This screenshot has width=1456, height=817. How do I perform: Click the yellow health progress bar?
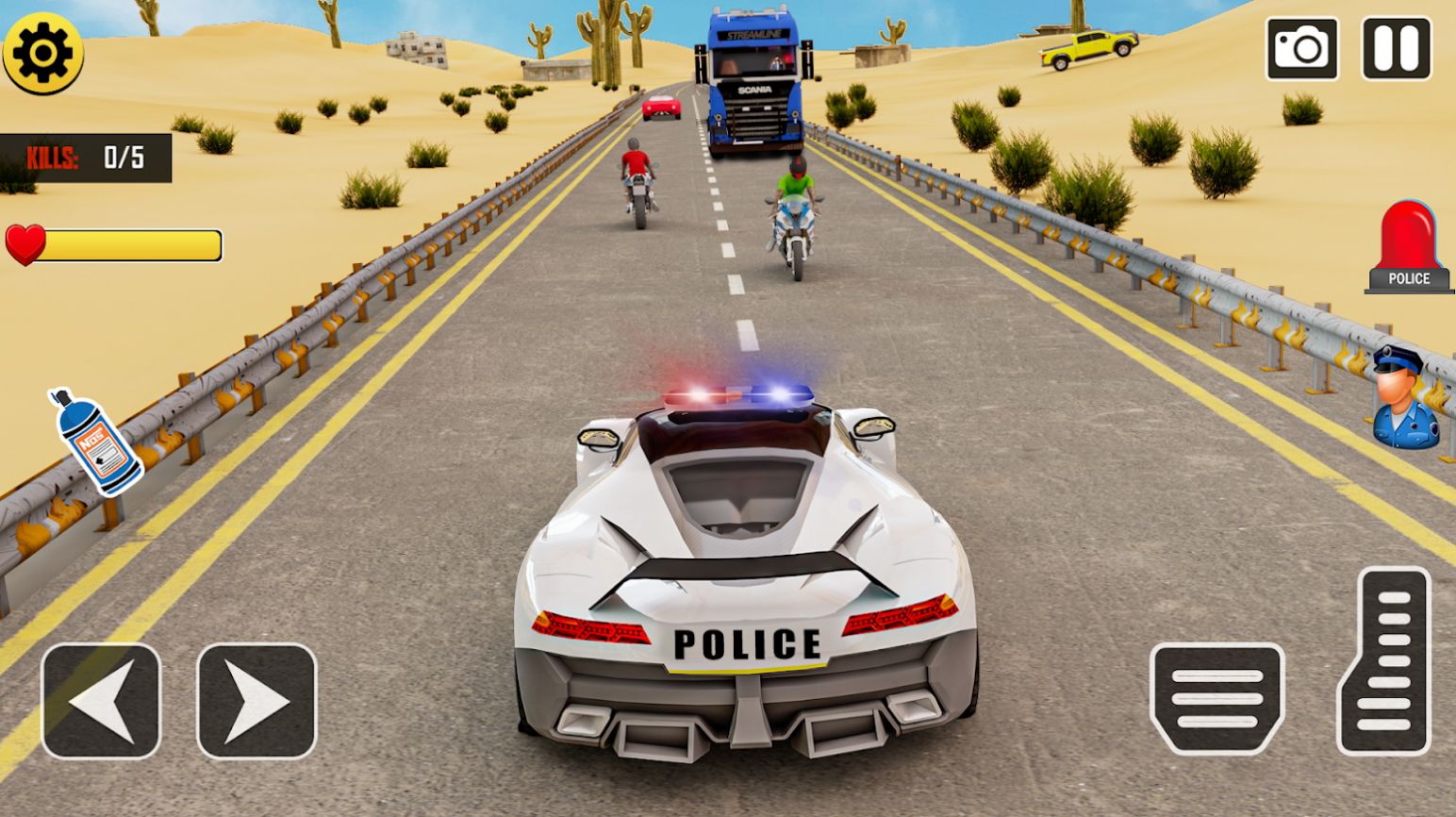coord(132,245)
